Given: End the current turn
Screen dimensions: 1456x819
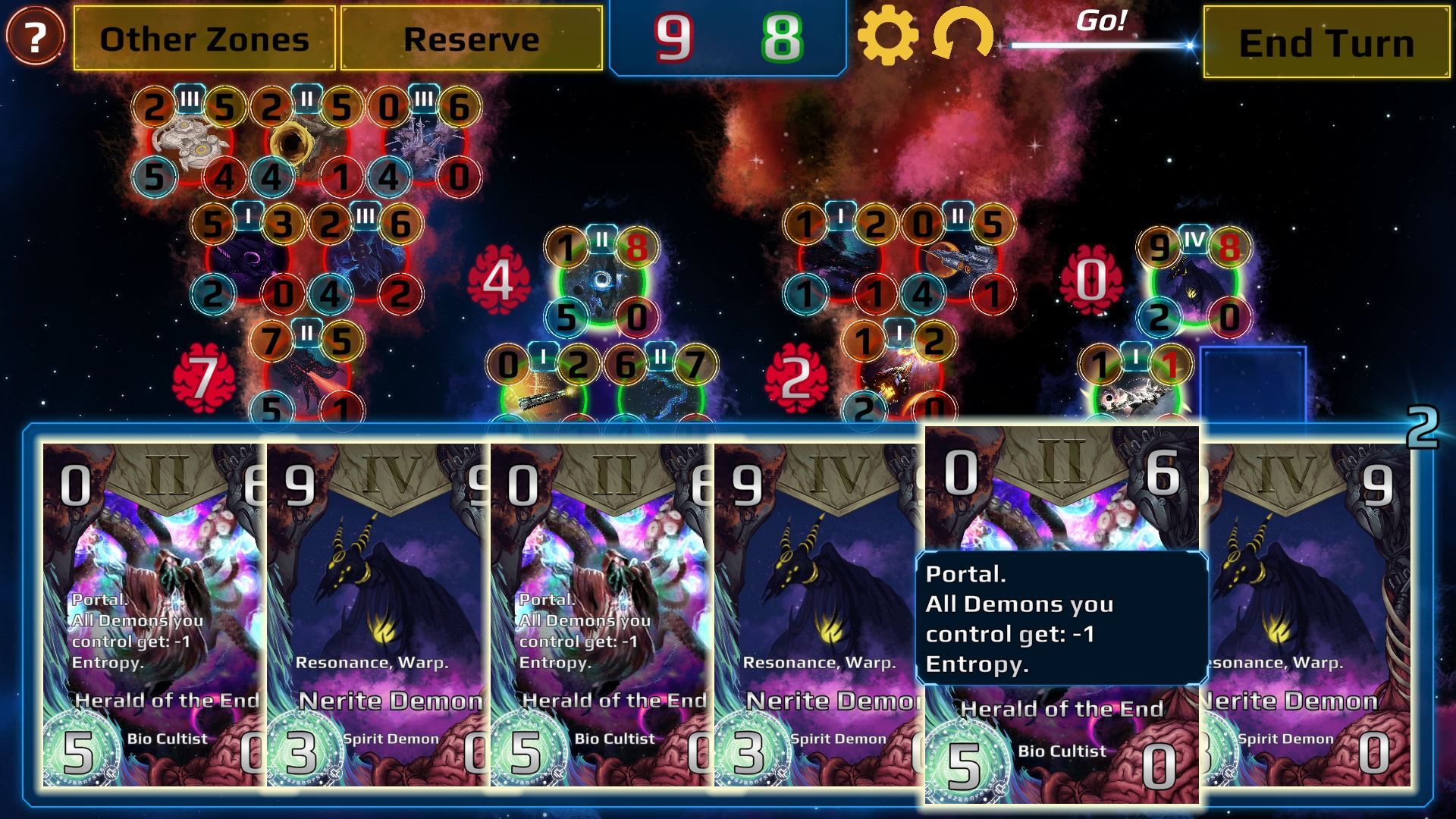Looking at the screenshot, I should [1326, 42].
